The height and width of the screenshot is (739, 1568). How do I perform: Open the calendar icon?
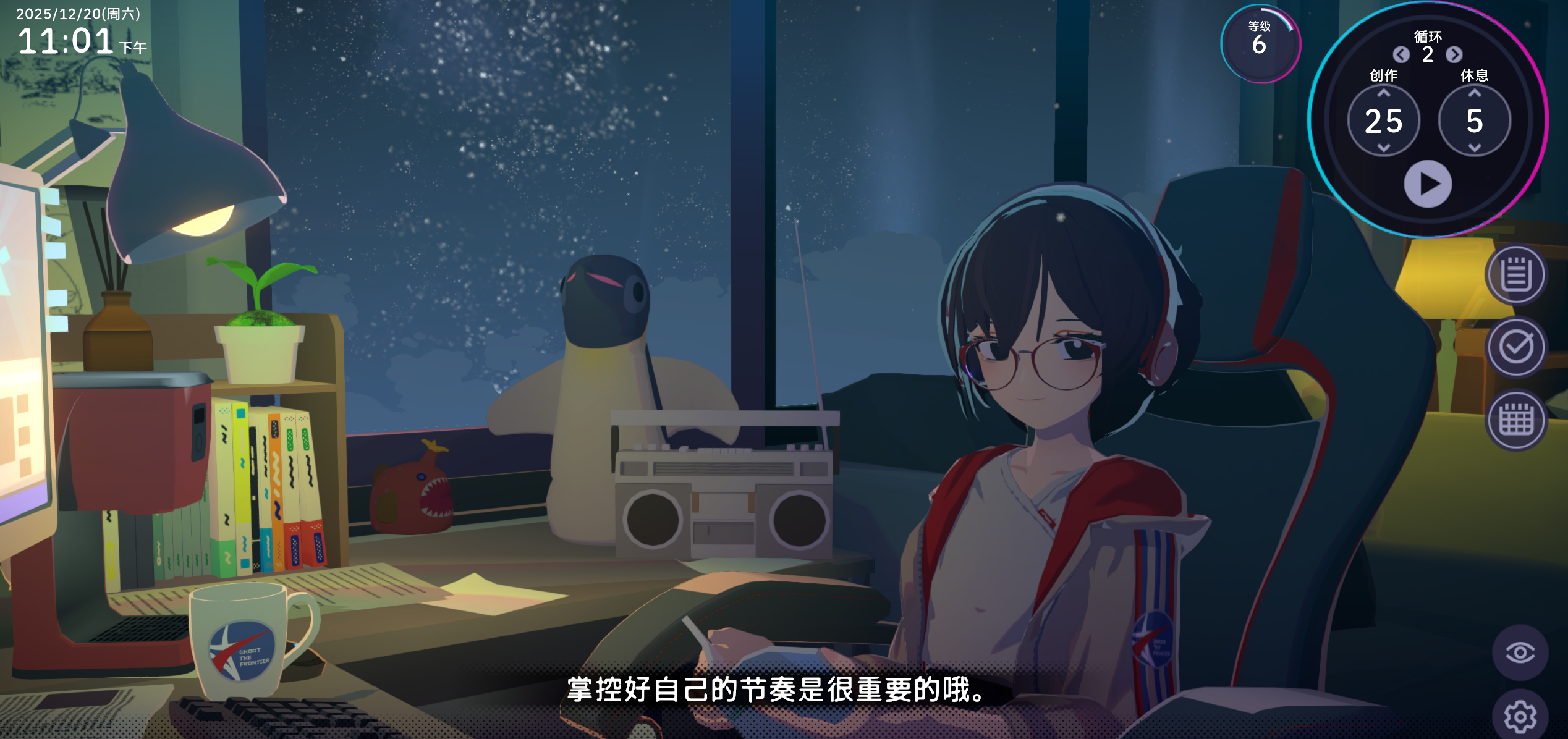1516,421
